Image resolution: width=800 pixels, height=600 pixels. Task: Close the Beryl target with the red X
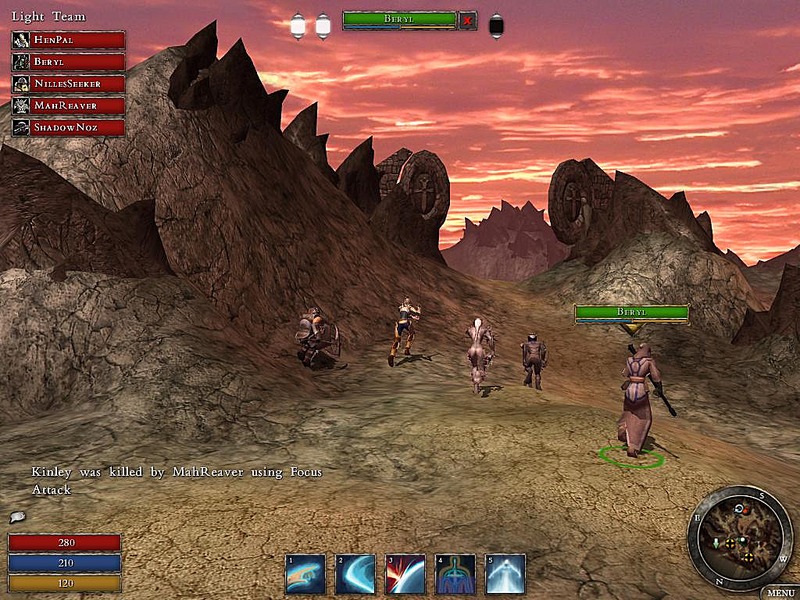[x=467, y=19]
